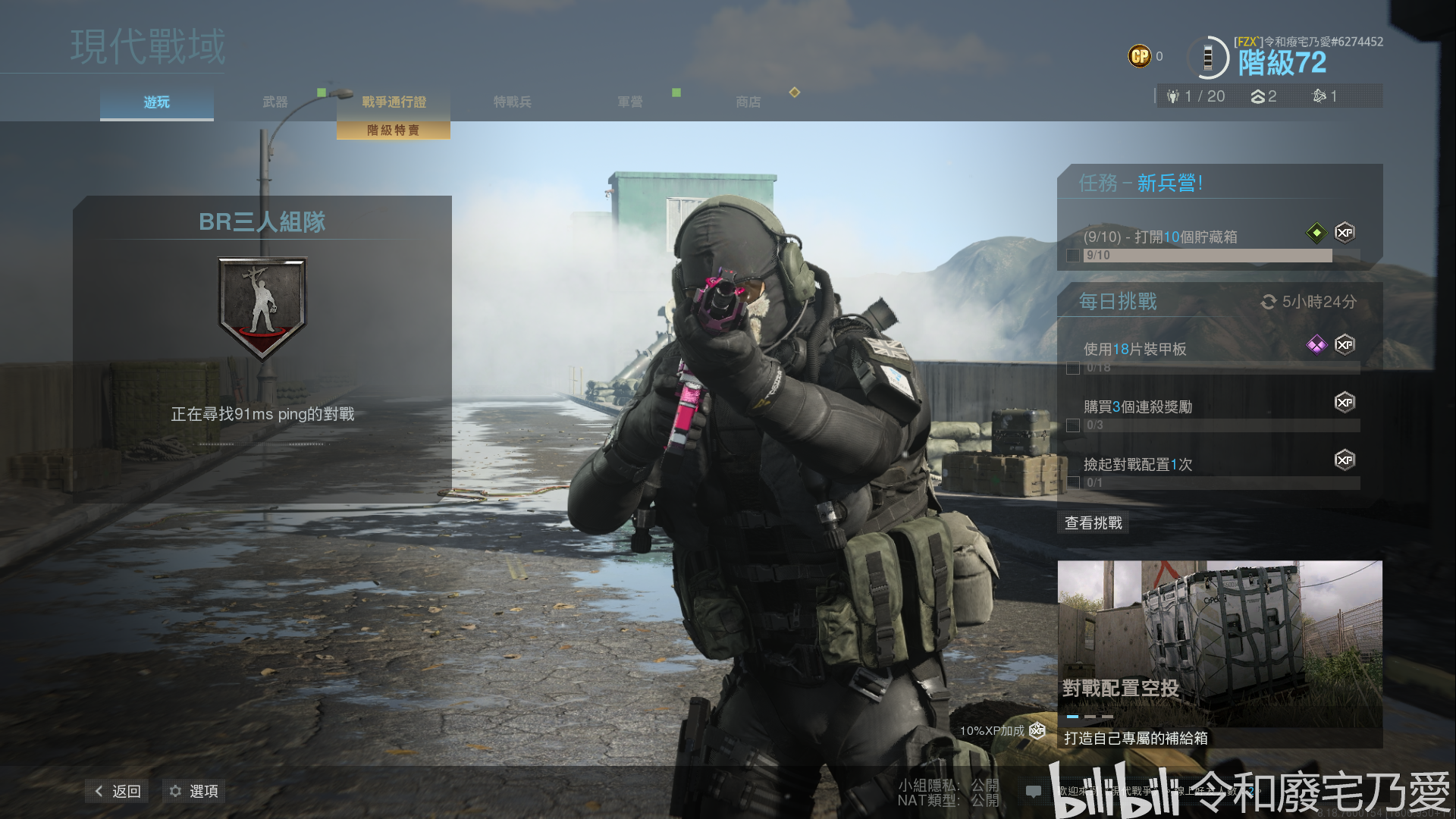This screenshot has height=819, width=1456.
Task: Open the 武器 tab
Action: [275, 102]
